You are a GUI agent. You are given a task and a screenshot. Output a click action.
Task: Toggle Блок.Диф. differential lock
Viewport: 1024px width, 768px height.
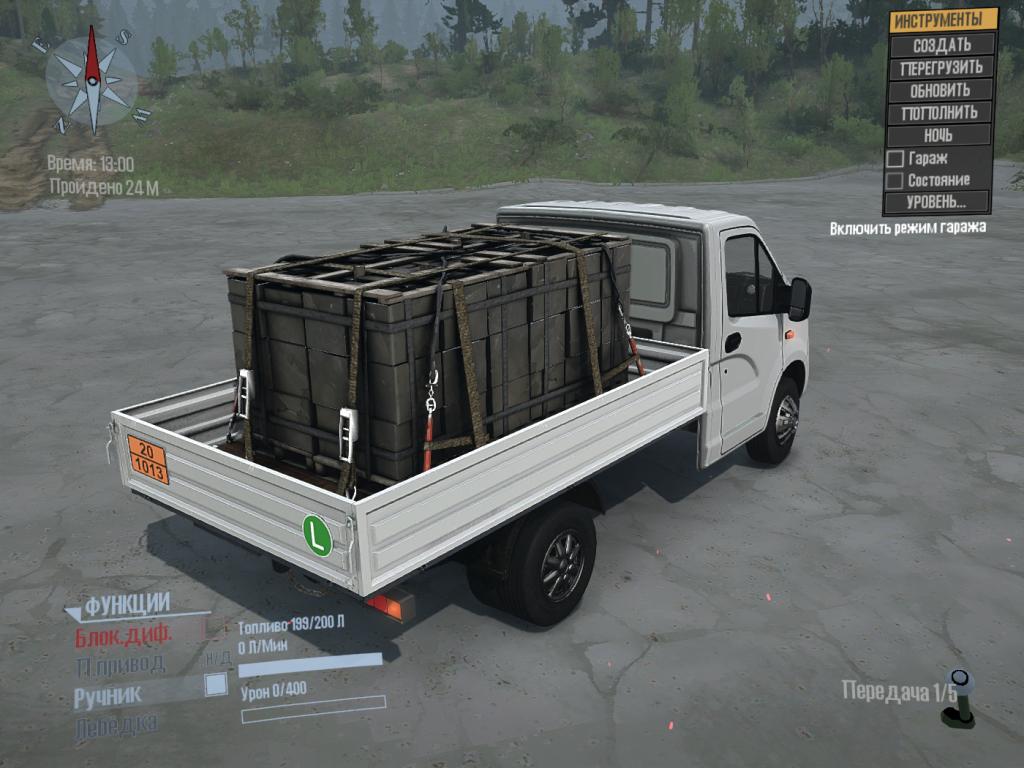tap(124, 635)
